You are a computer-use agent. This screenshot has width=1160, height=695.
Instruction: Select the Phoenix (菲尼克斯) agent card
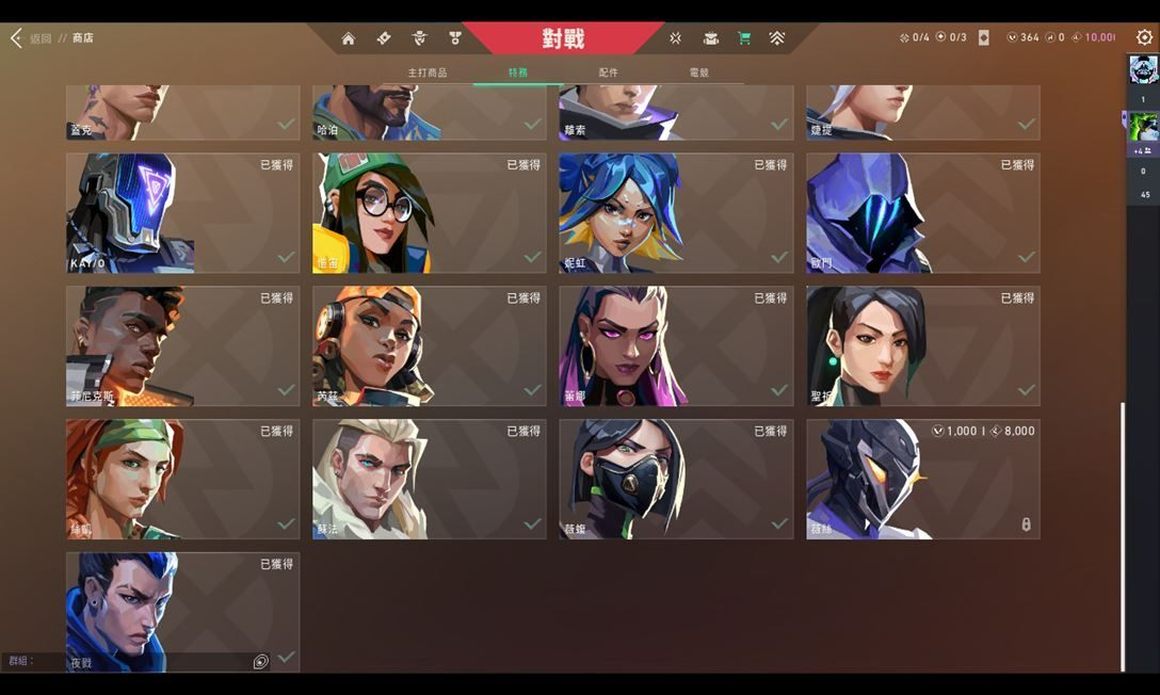[x=183, y=346]
